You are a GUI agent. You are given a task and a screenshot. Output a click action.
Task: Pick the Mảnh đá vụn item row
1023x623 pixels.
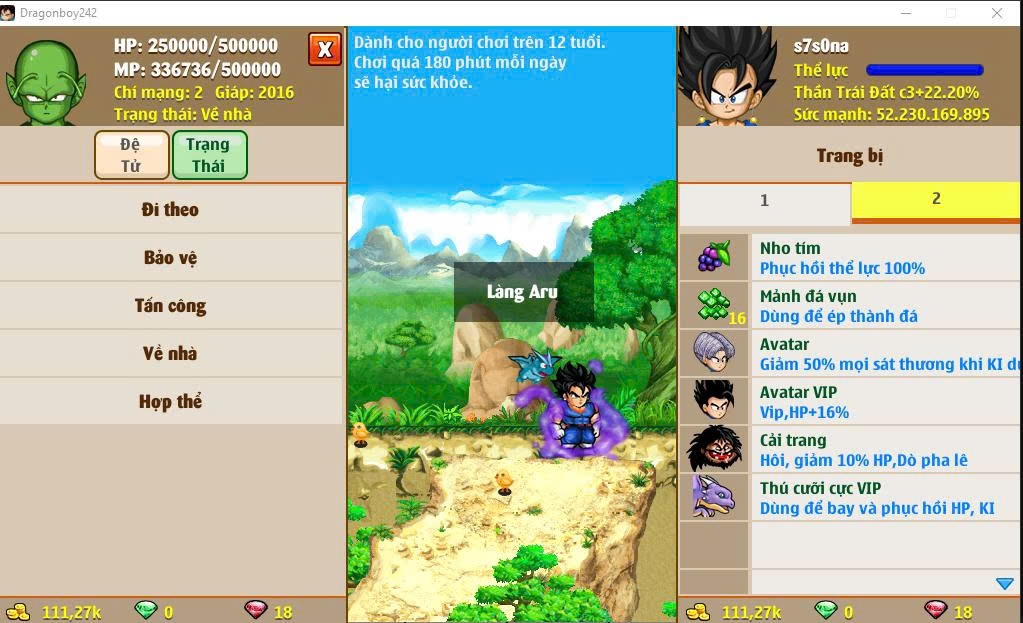coord(850,306)
